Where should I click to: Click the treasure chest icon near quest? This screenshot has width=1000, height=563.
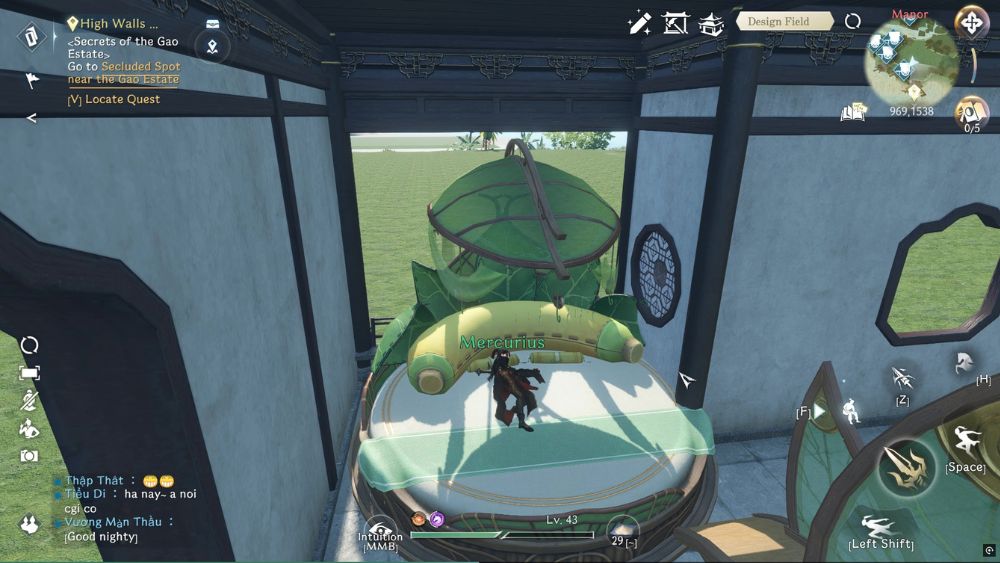[212, 23]
